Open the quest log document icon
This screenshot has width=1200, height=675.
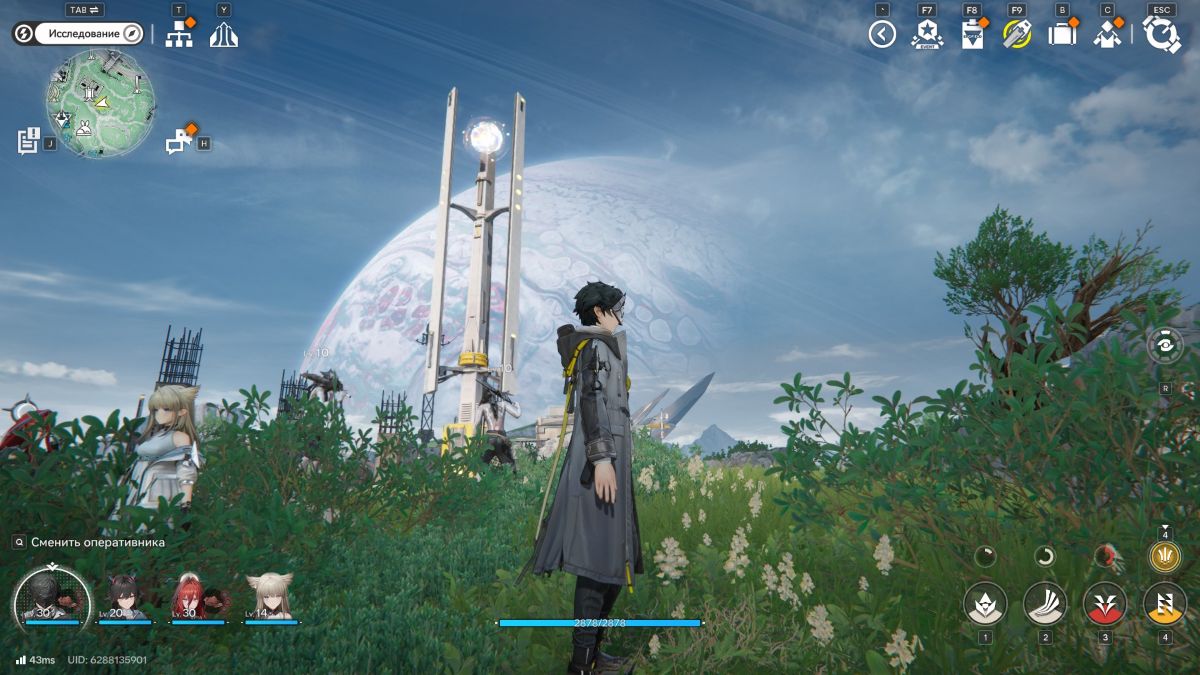28,141
